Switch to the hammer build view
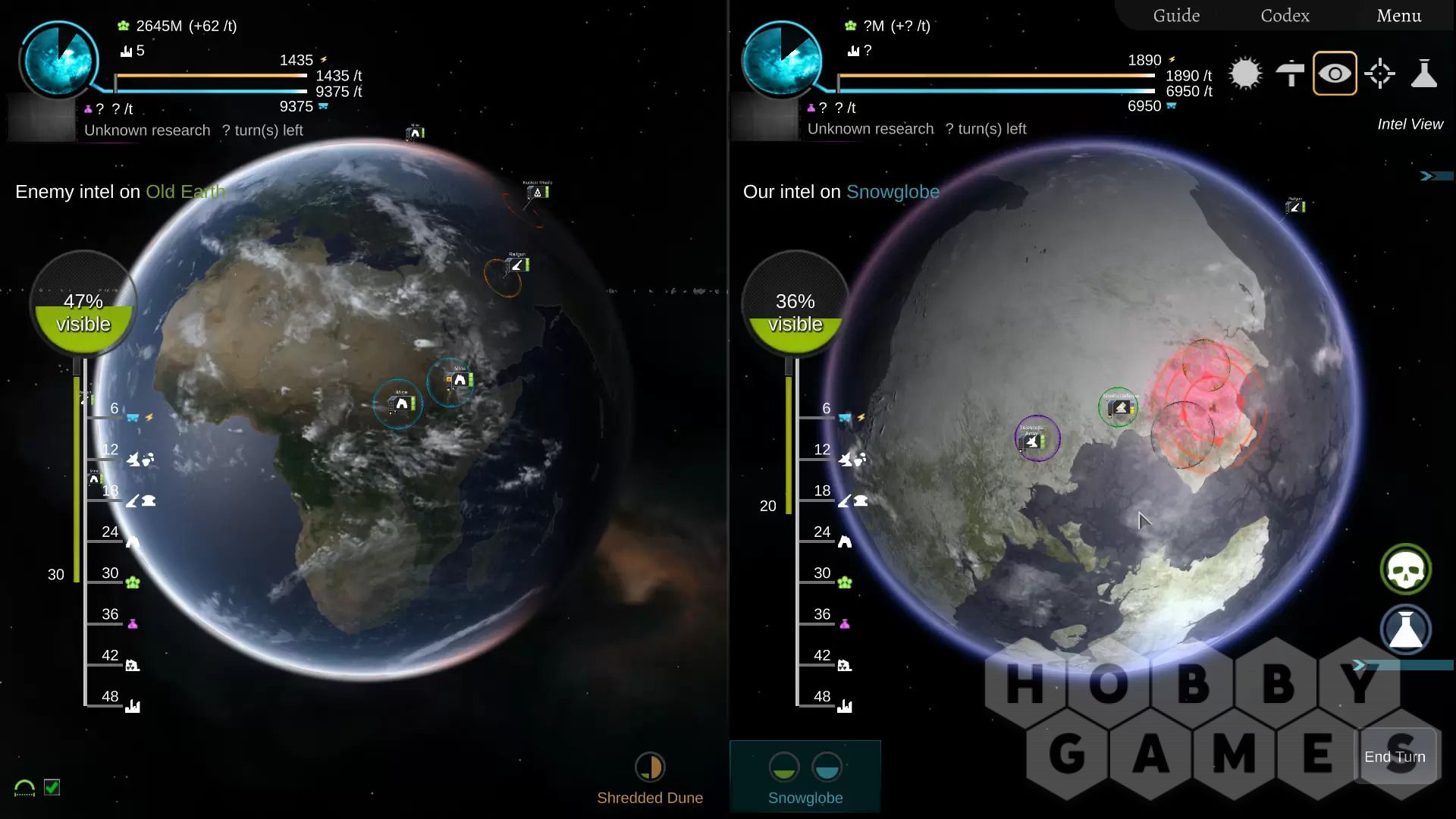The image size is (1456, 819). 1290,74
